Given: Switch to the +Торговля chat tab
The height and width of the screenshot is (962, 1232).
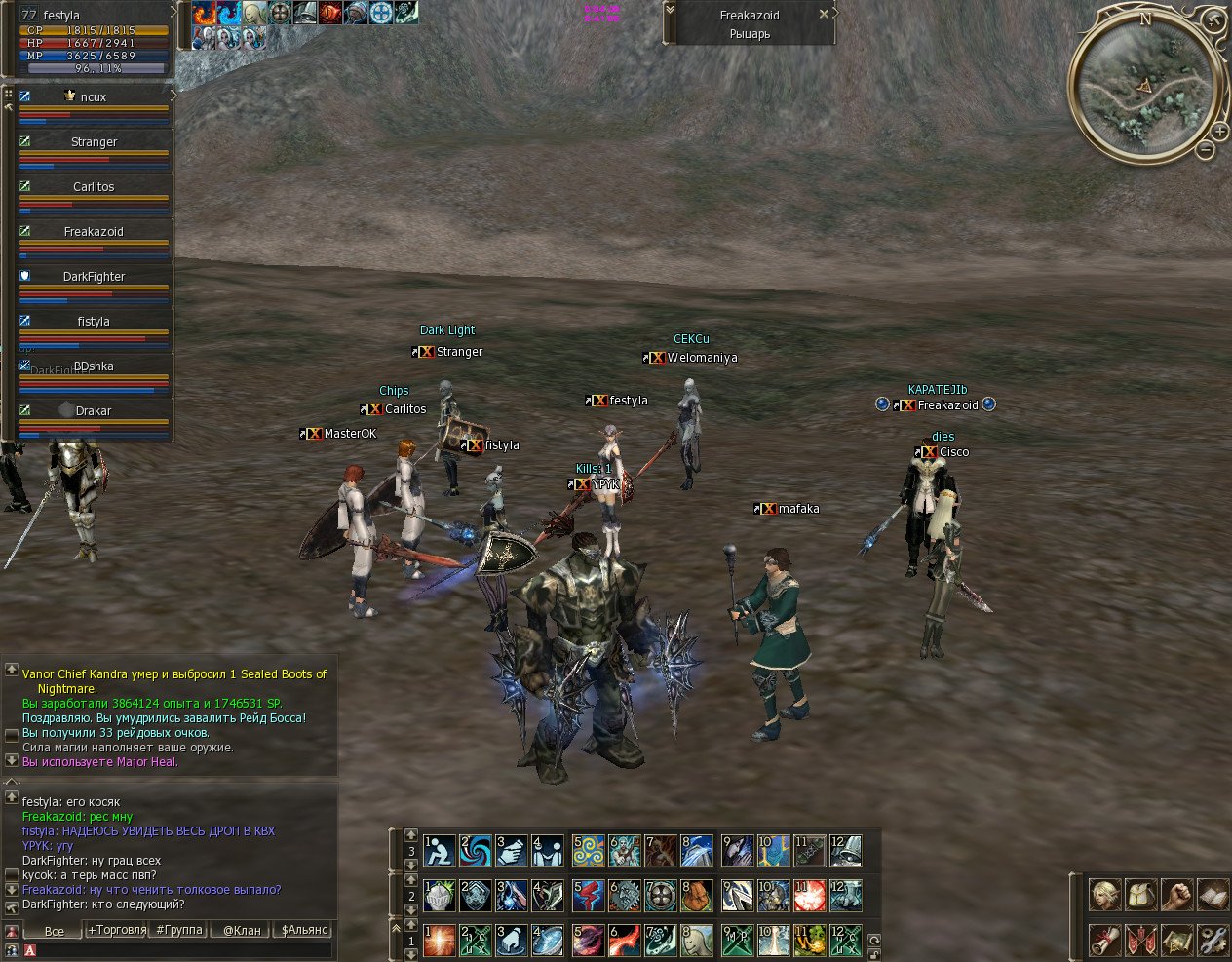Looking at the screenshot, I should pyautogui.click(x=117, y=930).
